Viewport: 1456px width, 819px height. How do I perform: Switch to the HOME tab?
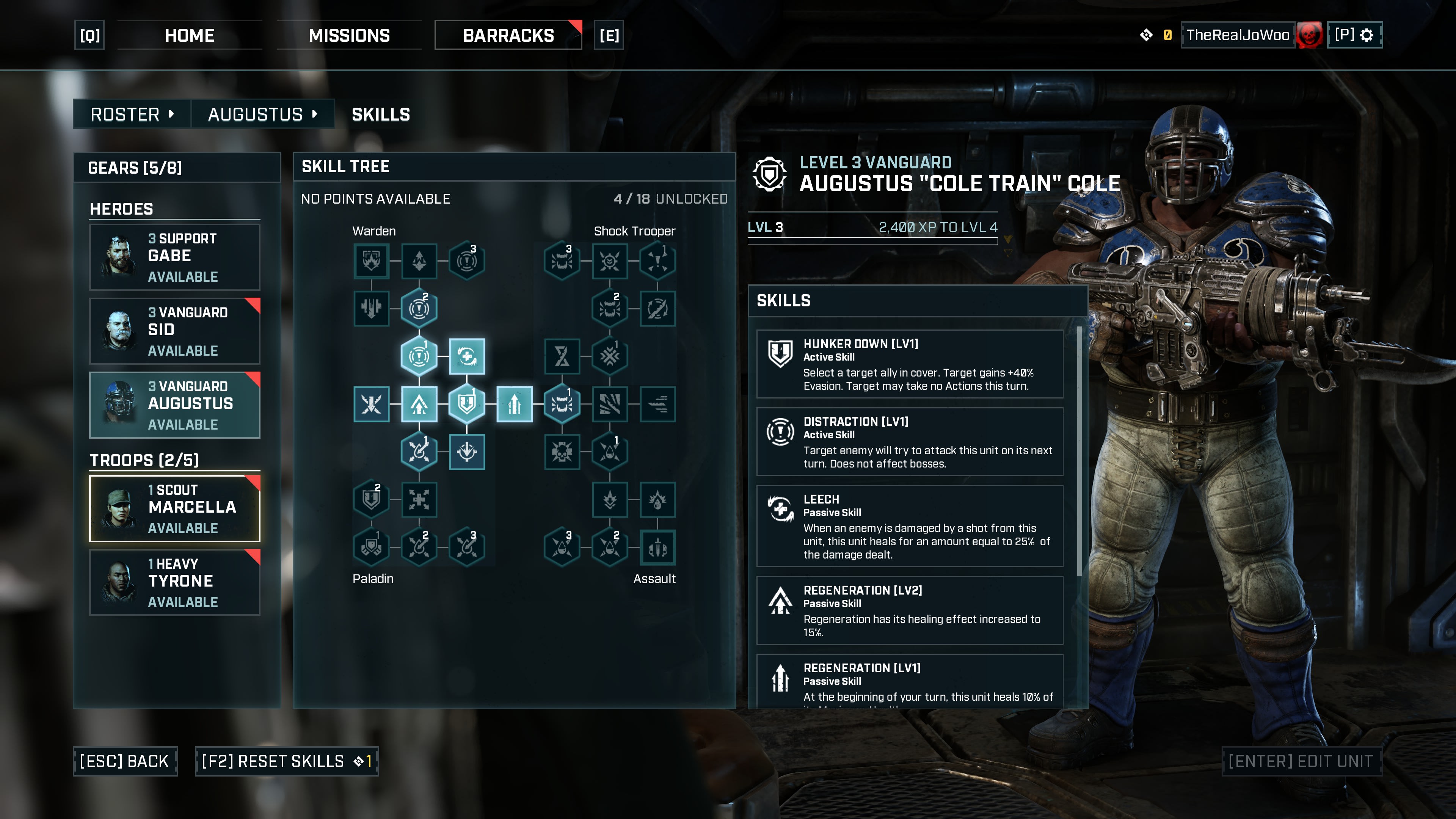click(x=189, y=36)
